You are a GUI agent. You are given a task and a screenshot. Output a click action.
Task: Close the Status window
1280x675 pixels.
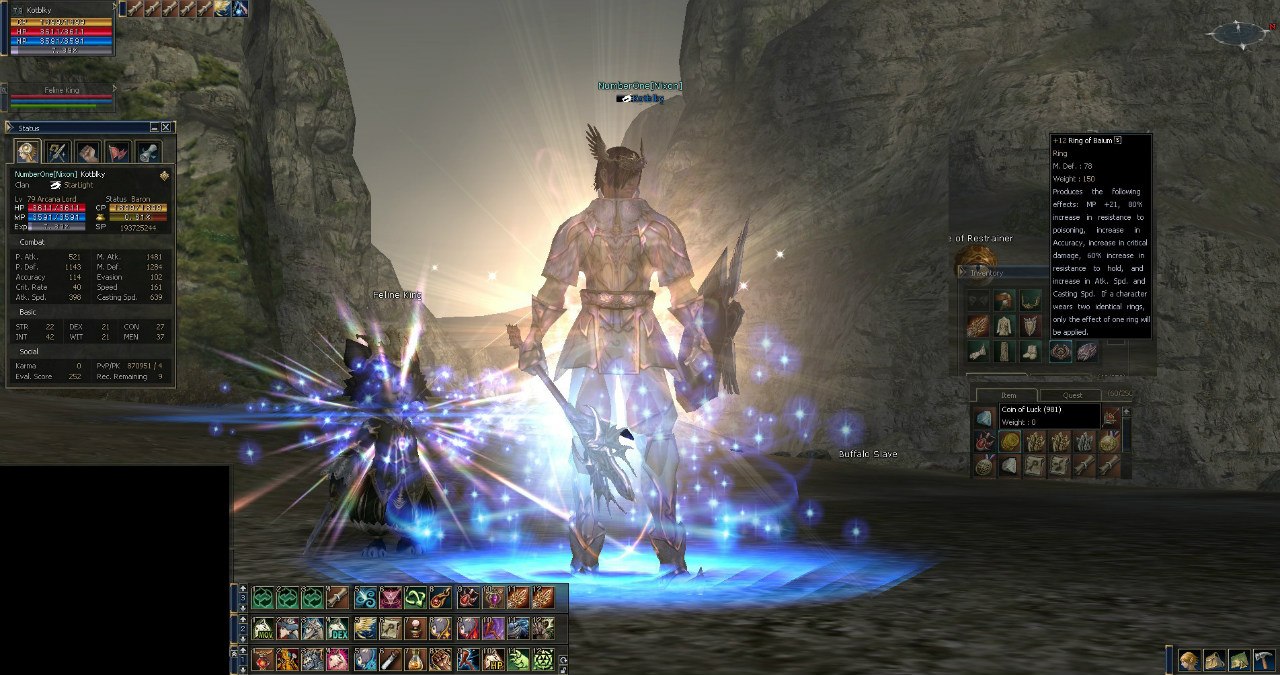coord(167,128)
